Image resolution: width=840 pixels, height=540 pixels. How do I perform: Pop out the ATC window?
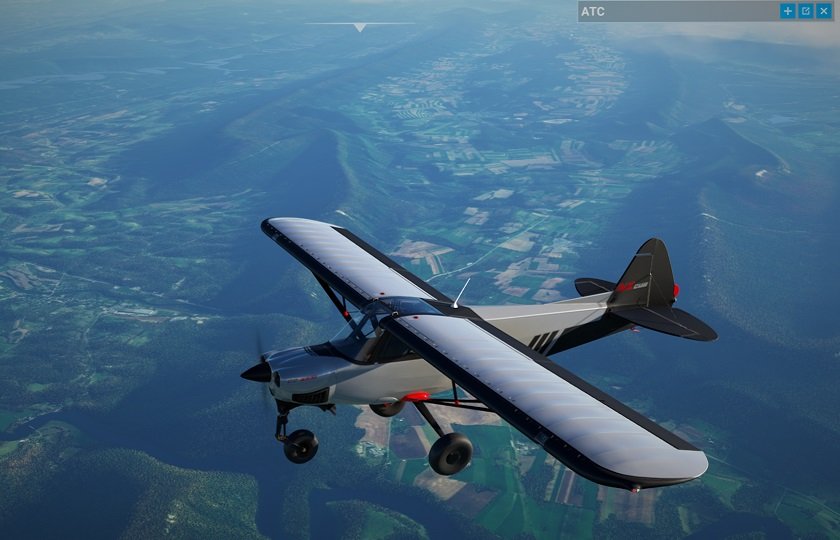click(x=806, y=11)
